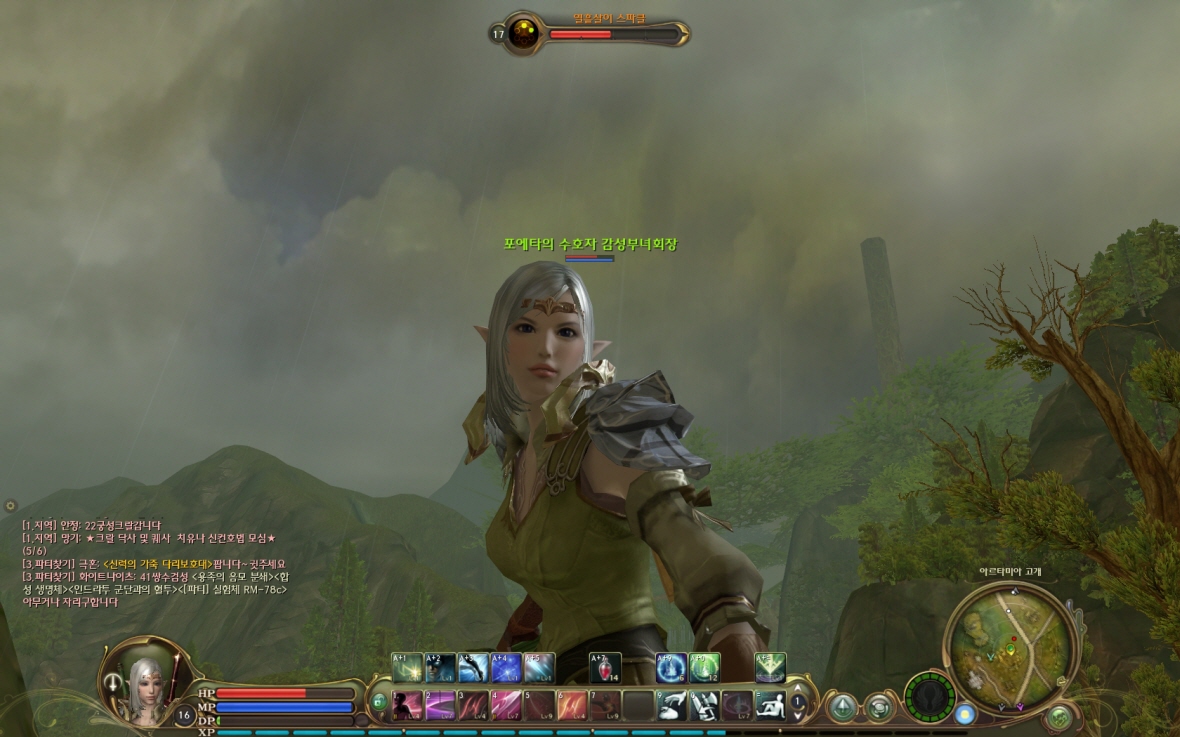1180x737 pixels.
Task: Use the blue starburst skill
Action: click(506, 667)
